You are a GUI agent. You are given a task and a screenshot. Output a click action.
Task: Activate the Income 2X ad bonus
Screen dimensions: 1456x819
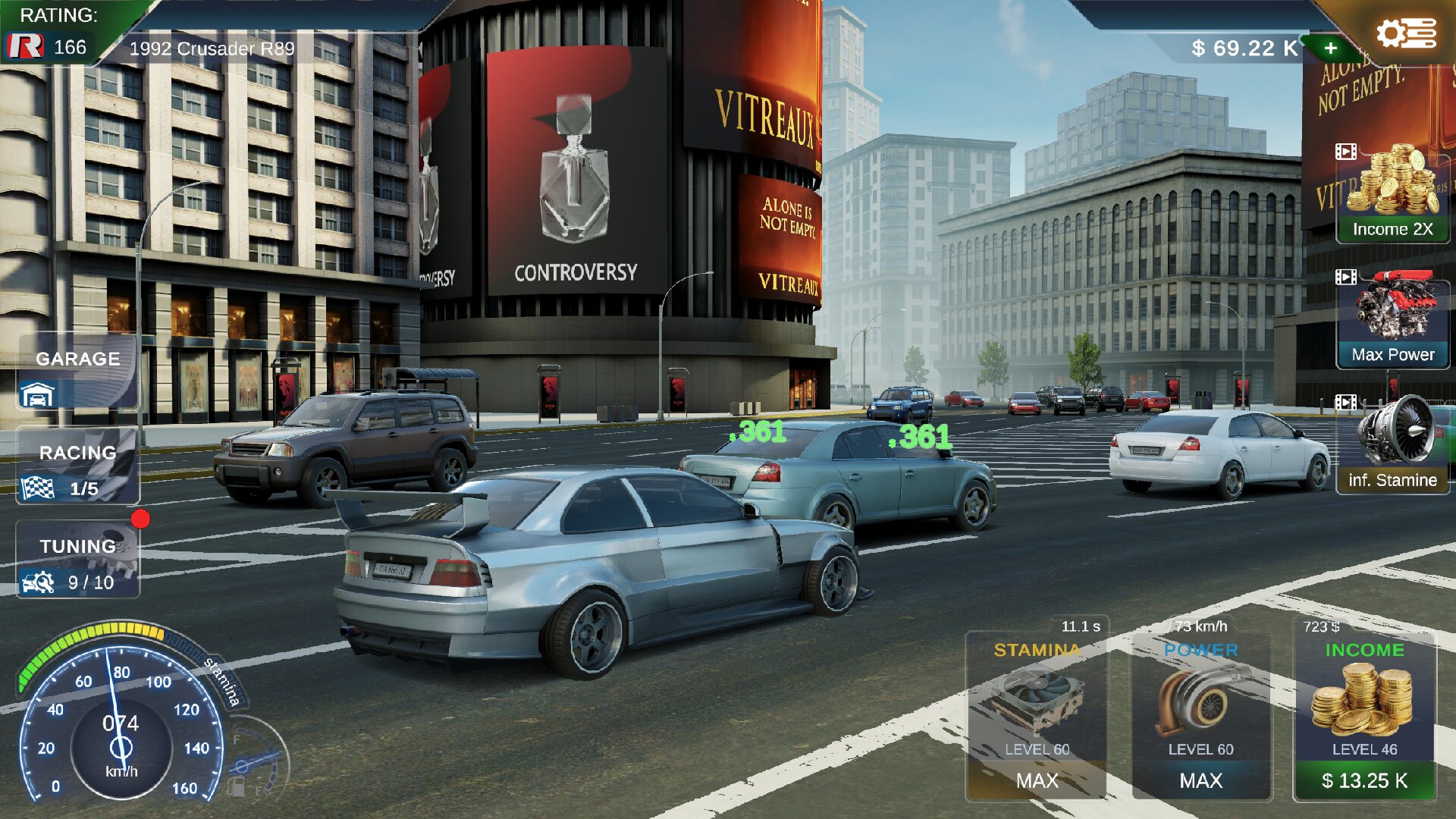tap(1392, 193)
